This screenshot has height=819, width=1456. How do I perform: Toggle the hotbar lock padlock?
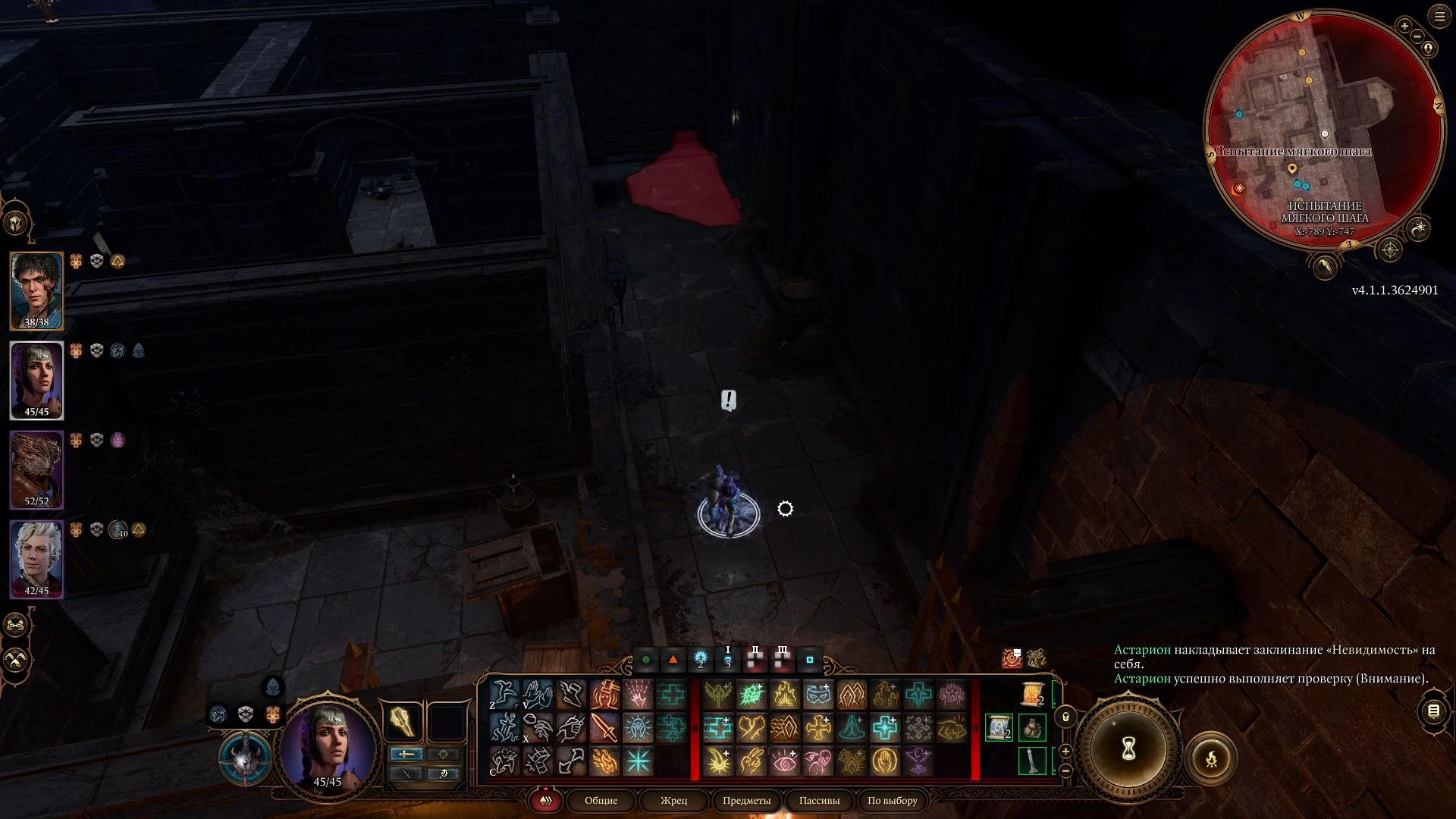[x=1066, y=717]
